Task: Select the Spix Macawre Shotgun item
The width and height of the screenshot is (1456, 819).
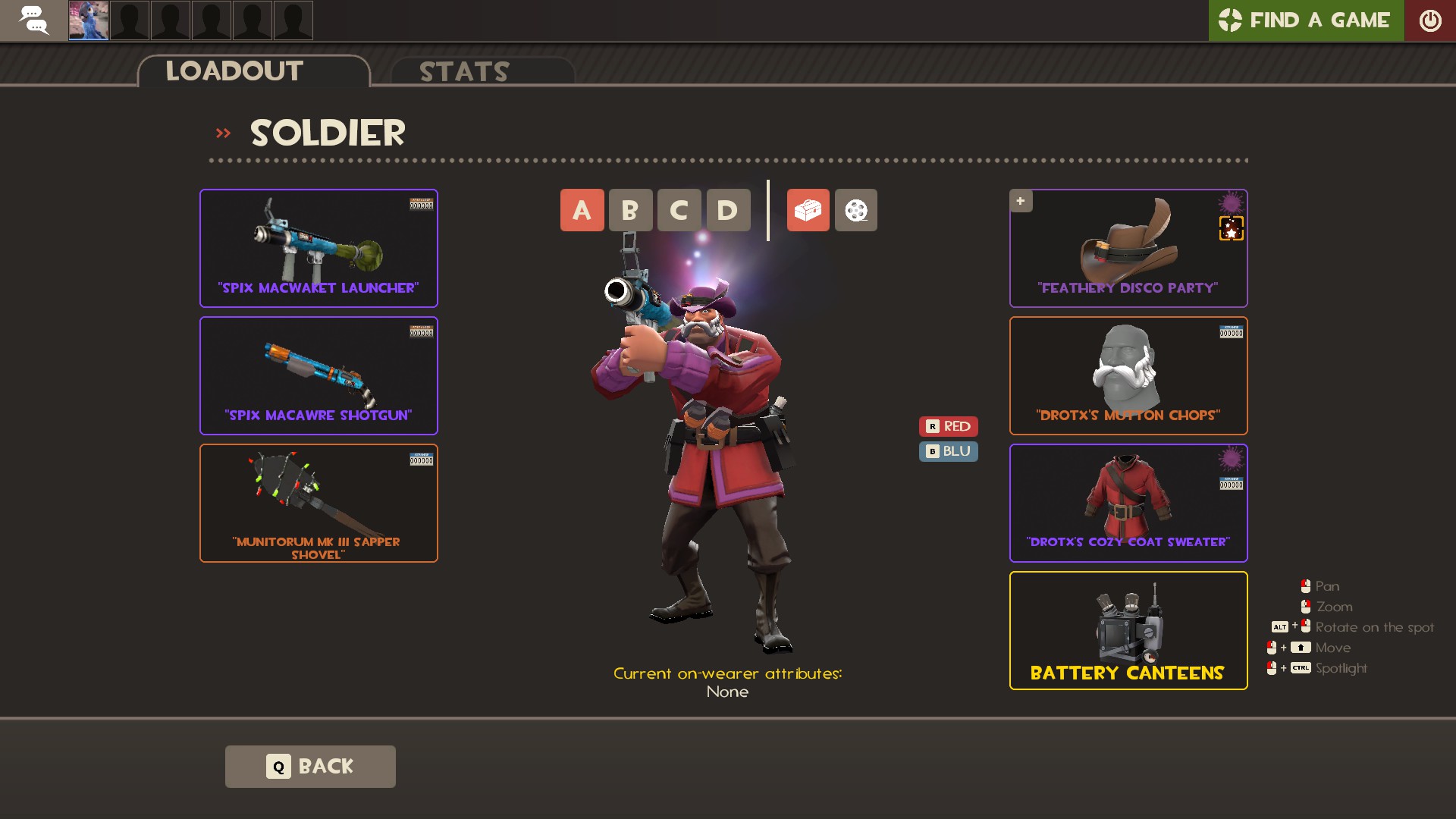Action: [318, 375]
